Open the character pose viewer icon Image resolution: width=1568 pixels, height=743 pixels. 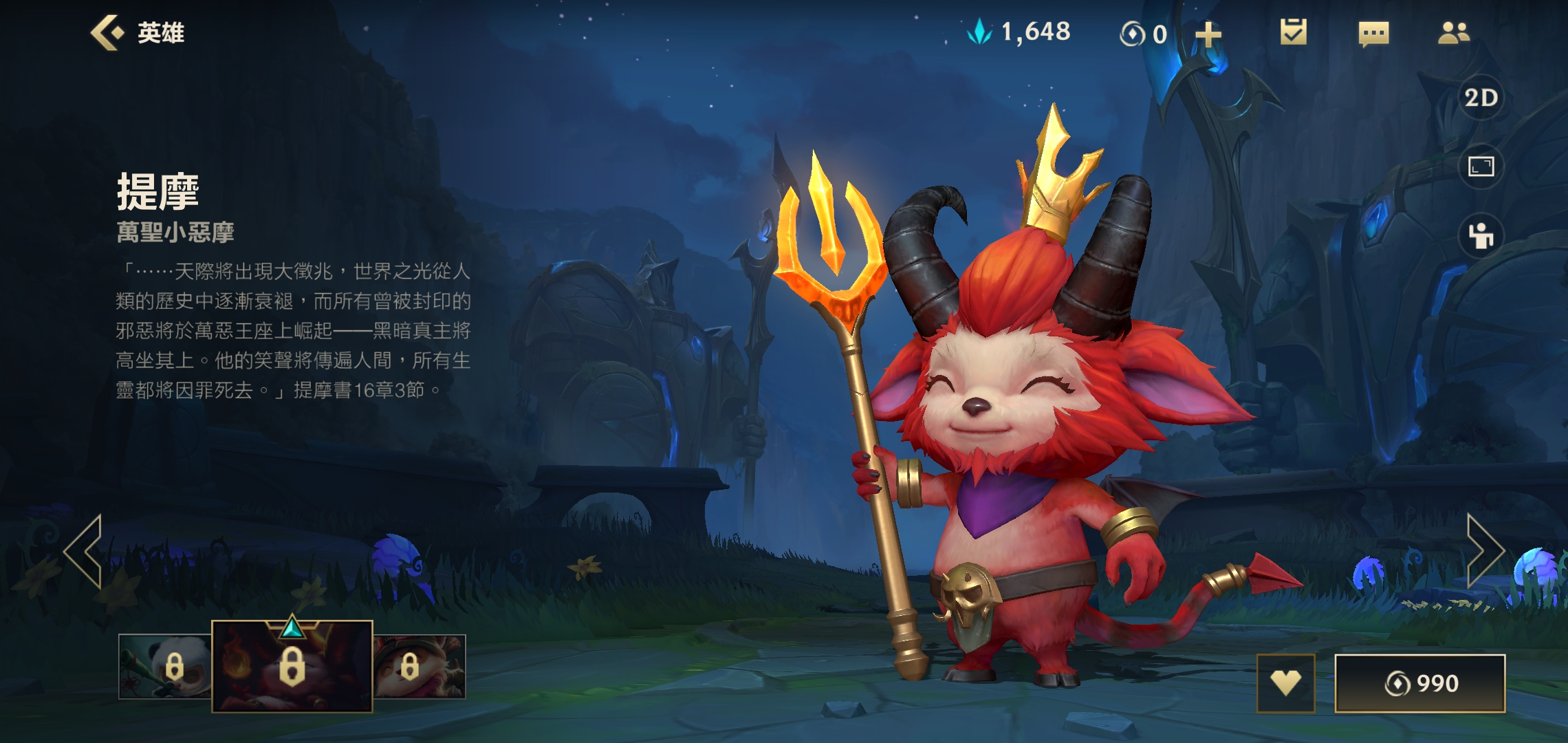coord(1481,236)
